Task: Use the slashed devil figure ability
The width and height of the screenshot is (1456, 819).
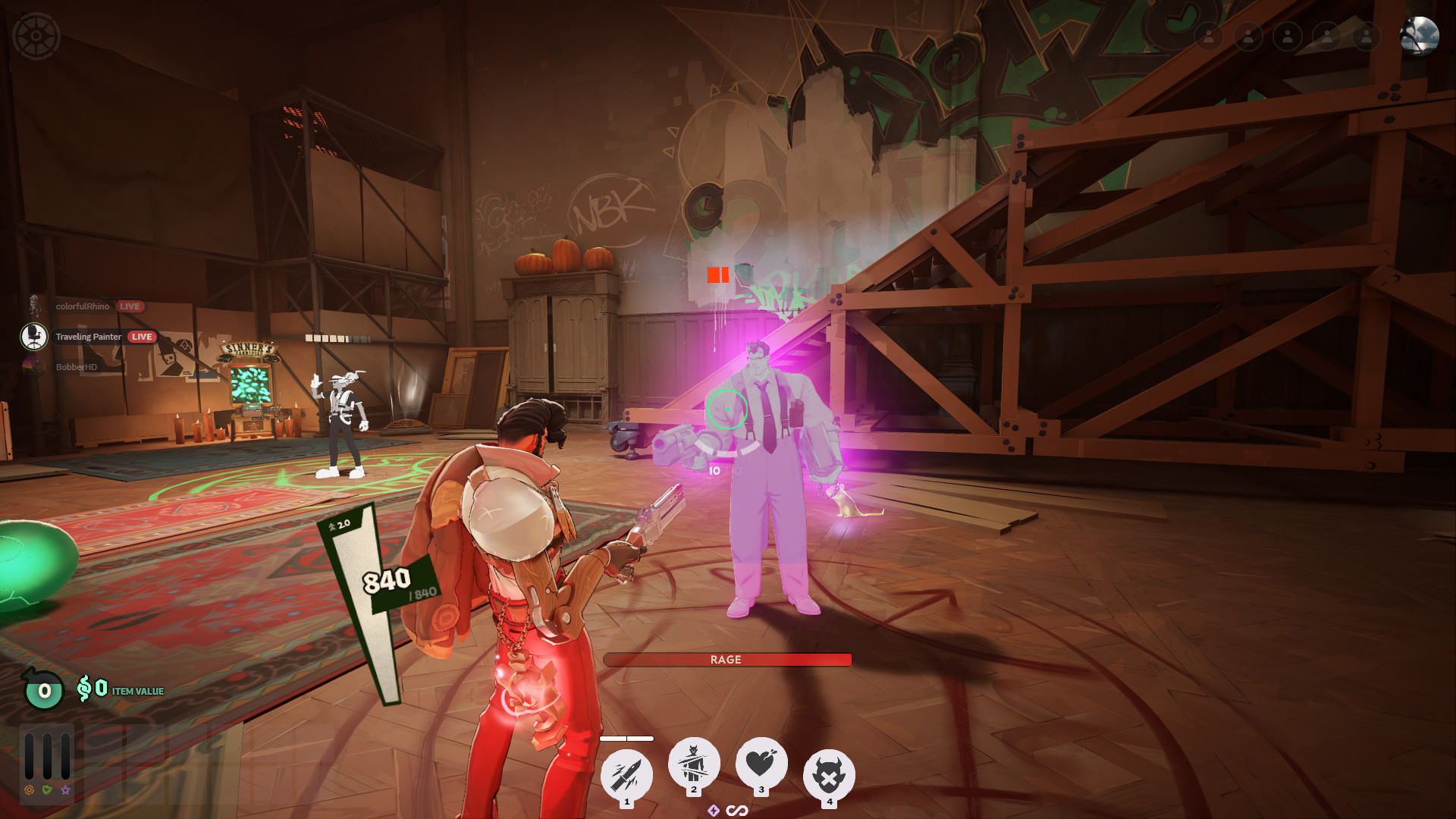Action: coord(693,763)
